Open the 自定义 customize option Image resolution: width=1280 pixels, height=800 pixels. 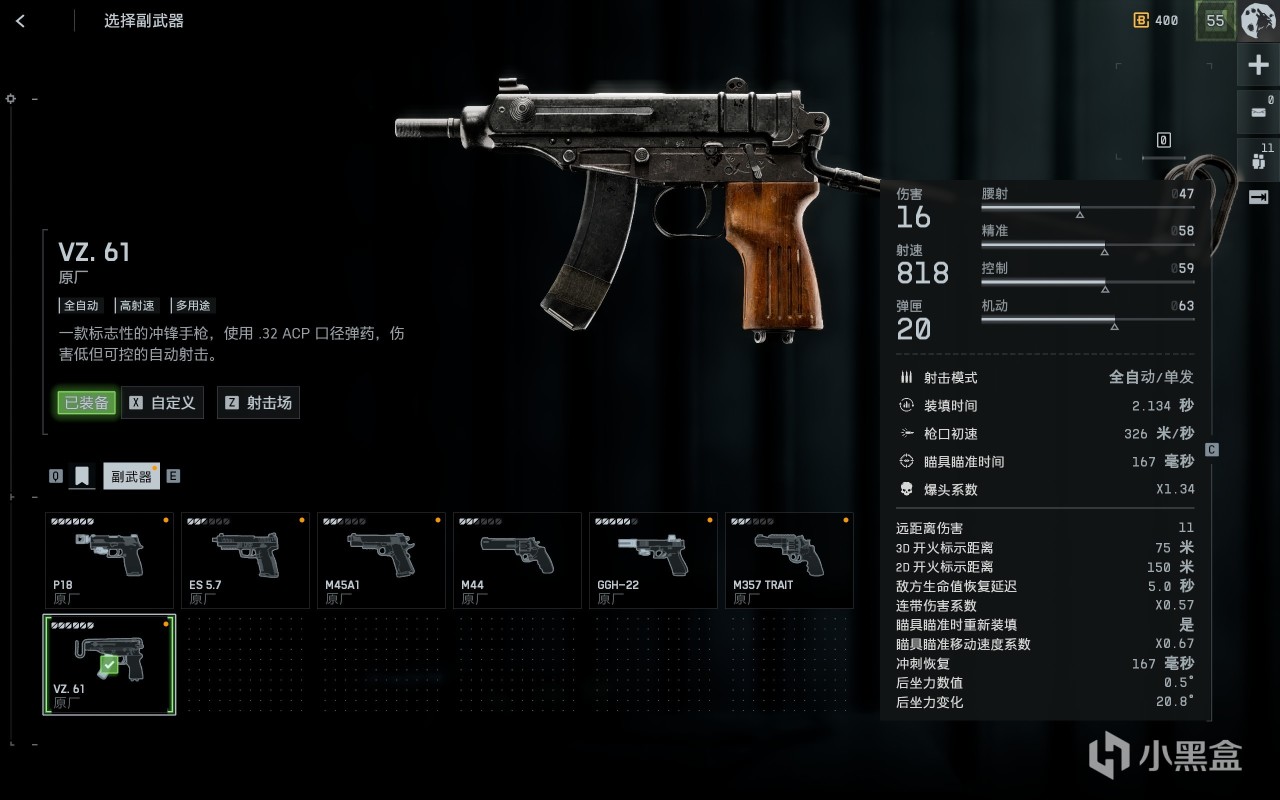coord(163,403)
